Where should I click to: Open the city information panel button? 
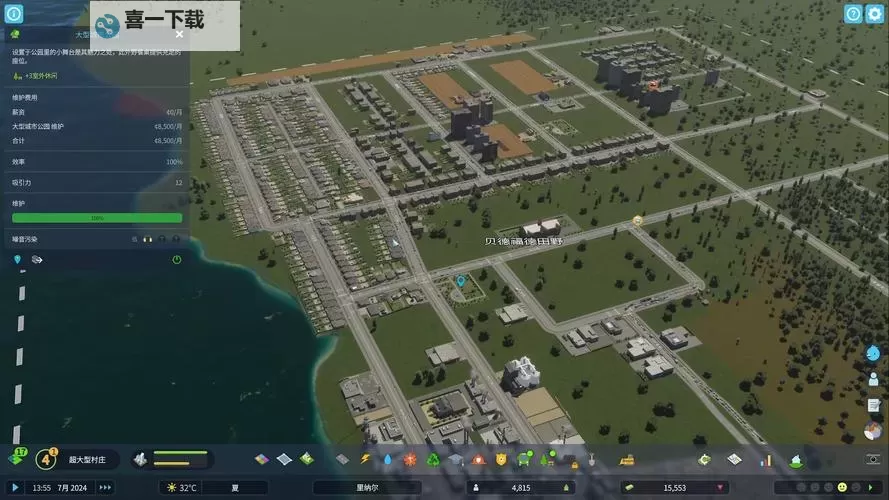tap(14, 14)
